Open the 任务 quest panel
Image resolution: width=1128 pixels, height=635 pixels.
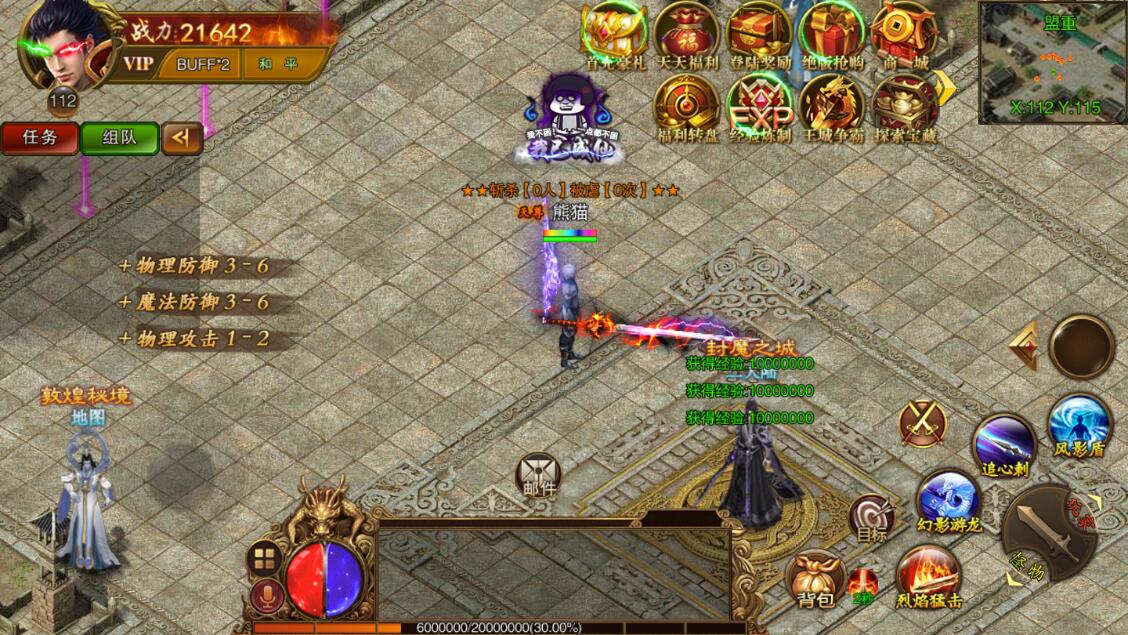pyautogui.click(x=39, y=138)
